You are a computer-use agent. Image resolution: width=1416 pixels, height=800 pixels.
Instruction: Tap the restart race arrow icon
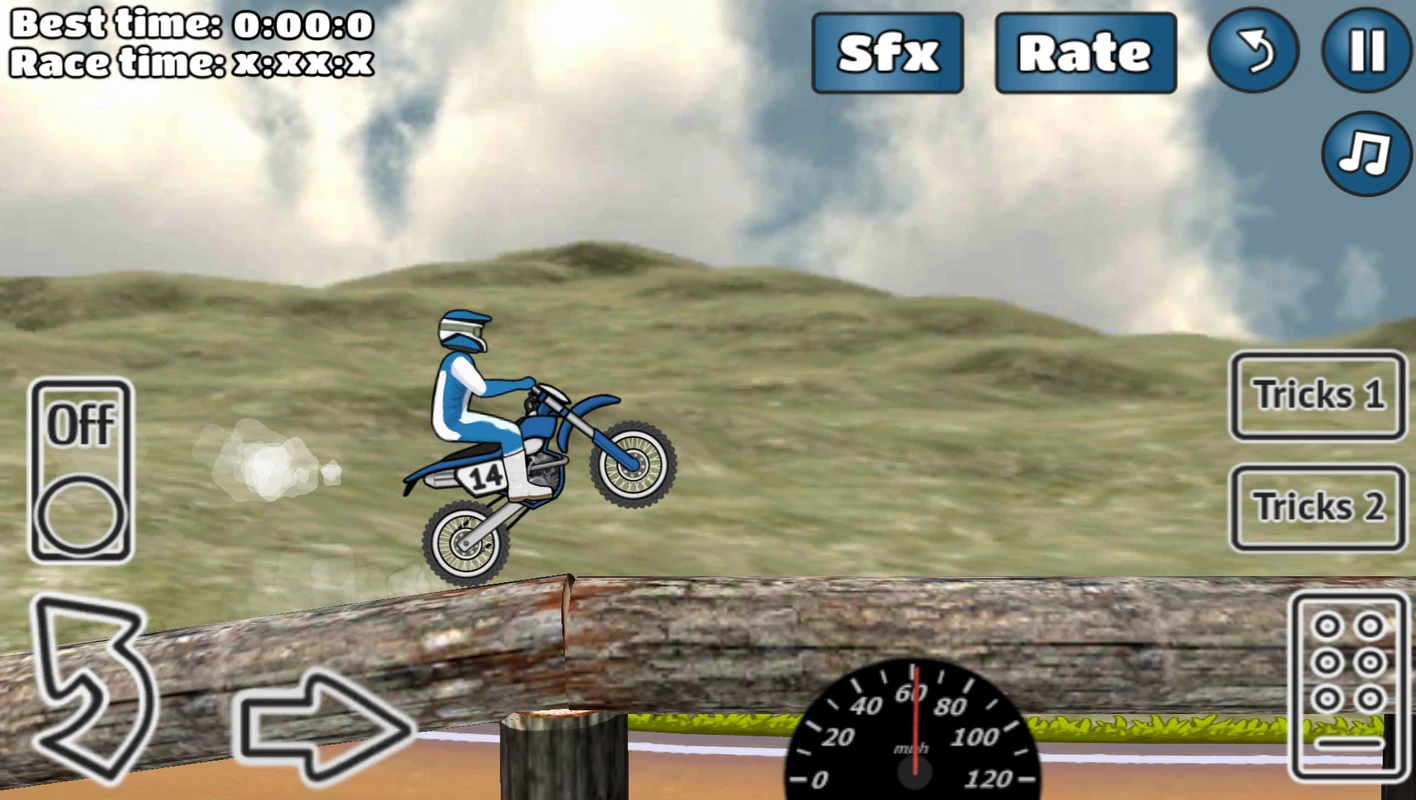1254,52
